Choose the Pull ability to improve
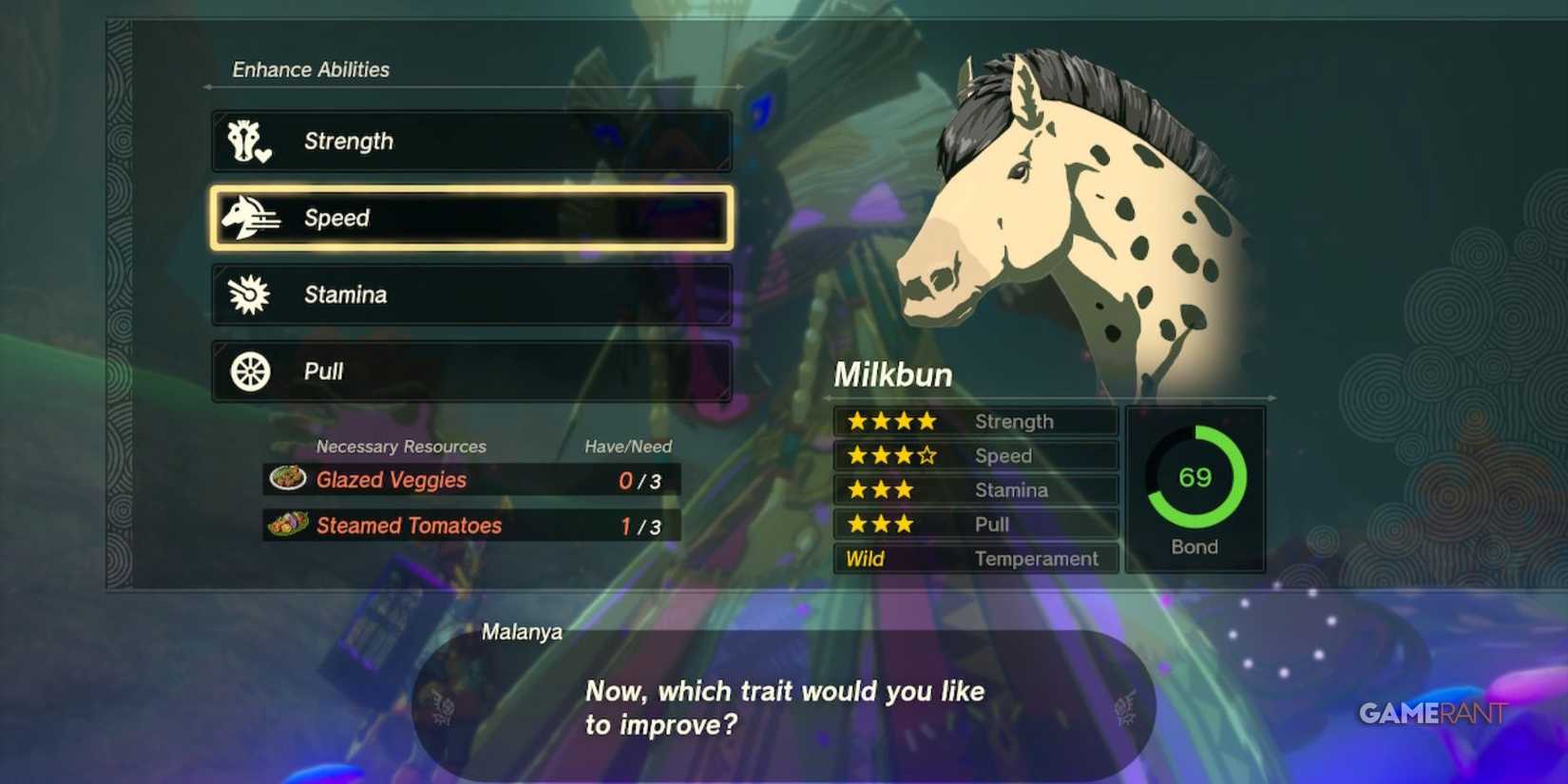The width and height of the screenshot is (1568, 784). pos(470,372)
